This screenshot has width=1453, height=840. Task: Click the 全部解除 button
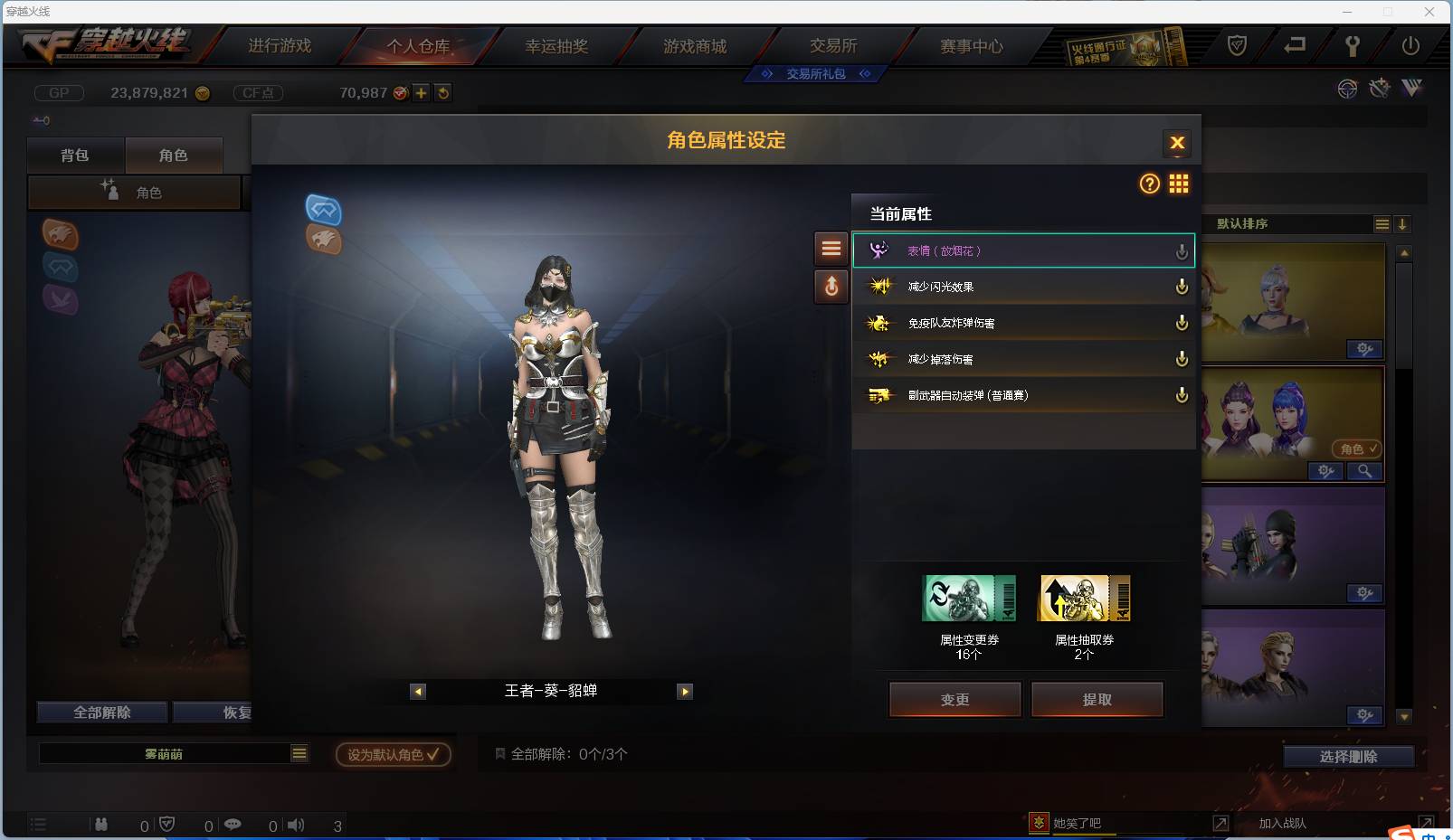[101, 713]
